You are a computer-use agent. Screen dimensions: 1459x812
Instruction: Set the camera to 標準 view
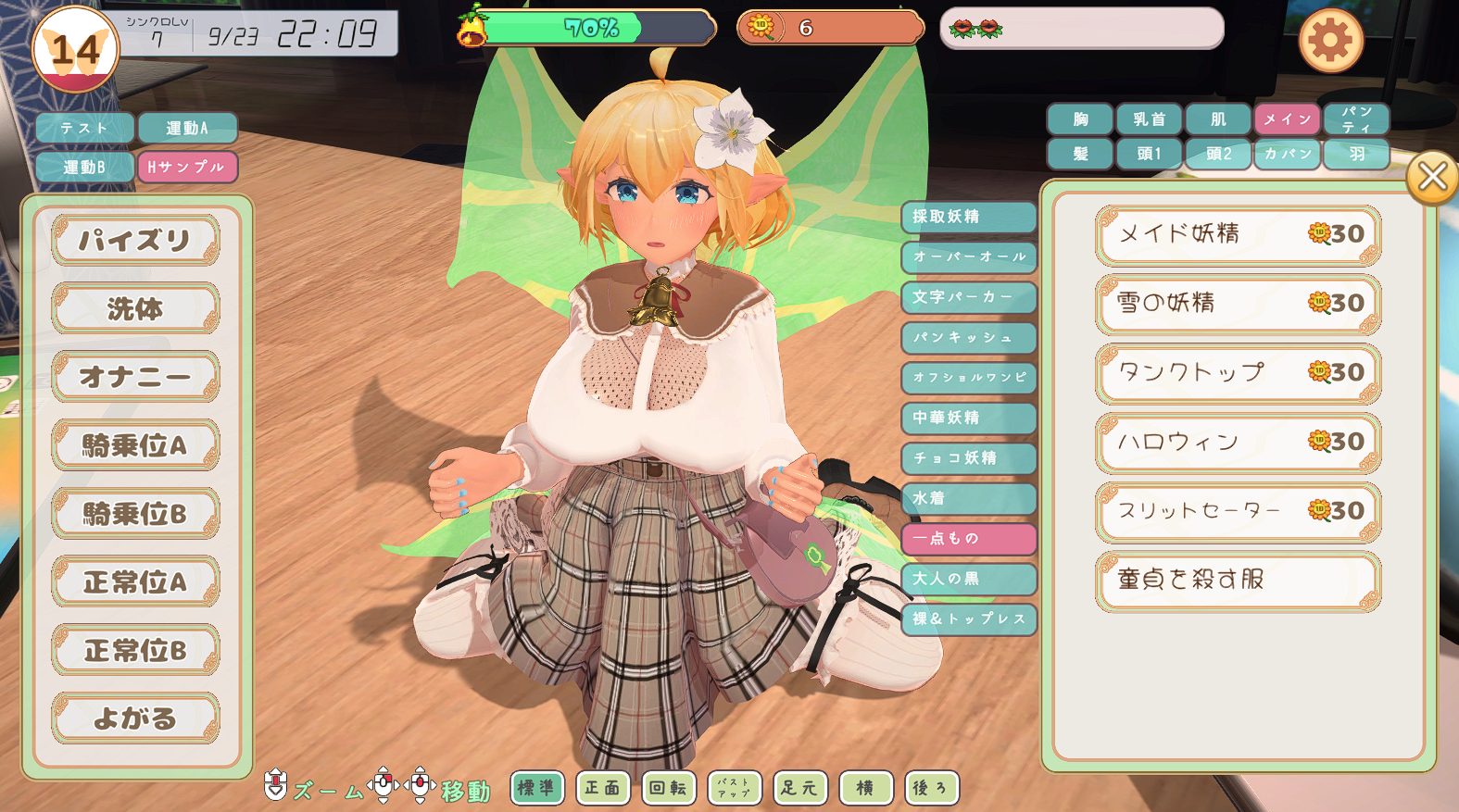pos(535,788)
